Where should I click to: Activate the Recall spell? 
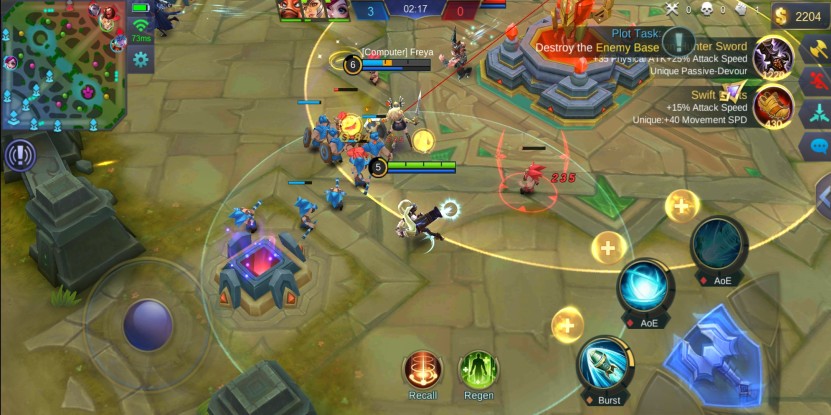pos(422,370)
